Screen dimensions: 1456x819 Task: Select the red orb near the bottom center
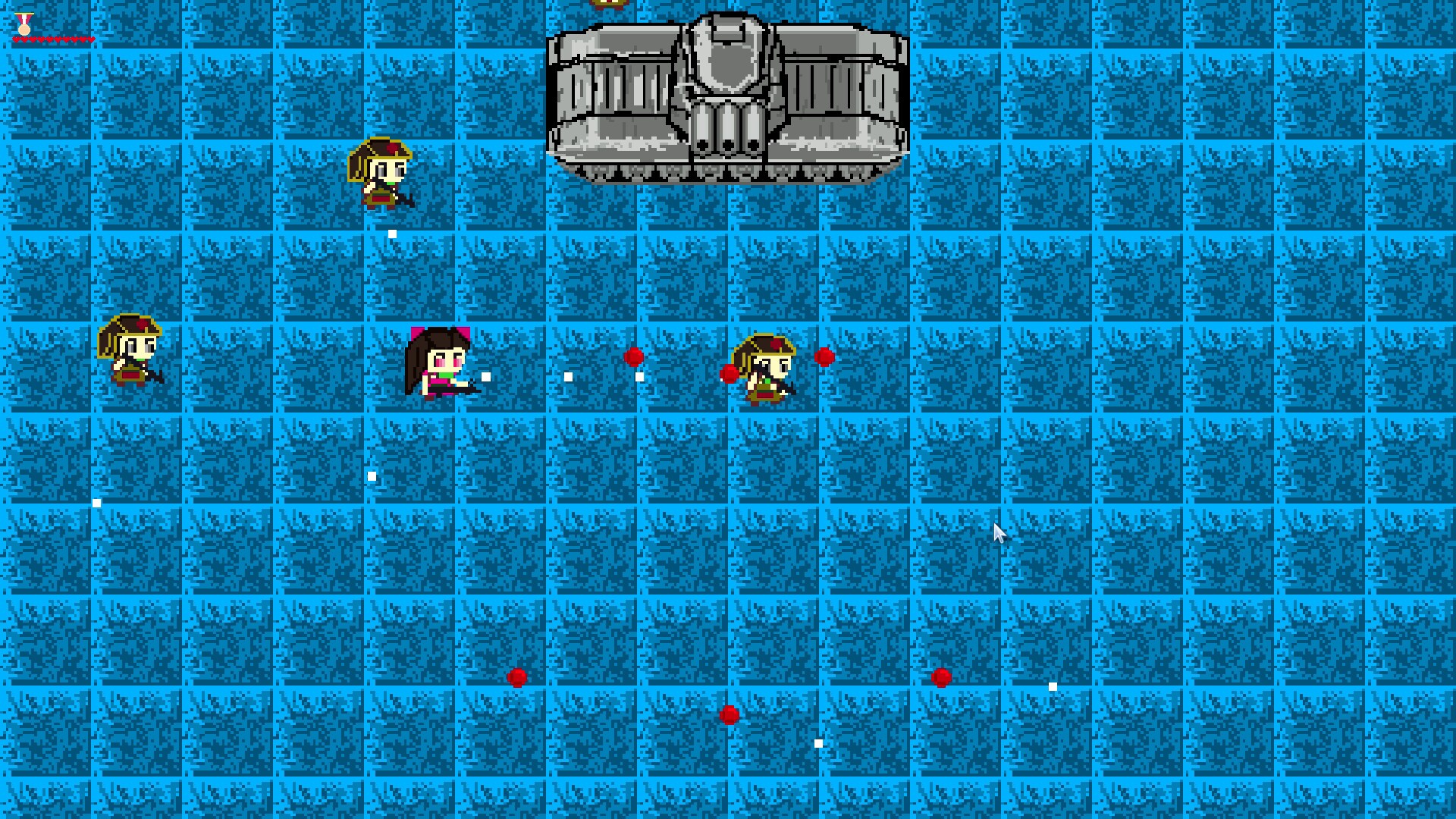(730, 714)
